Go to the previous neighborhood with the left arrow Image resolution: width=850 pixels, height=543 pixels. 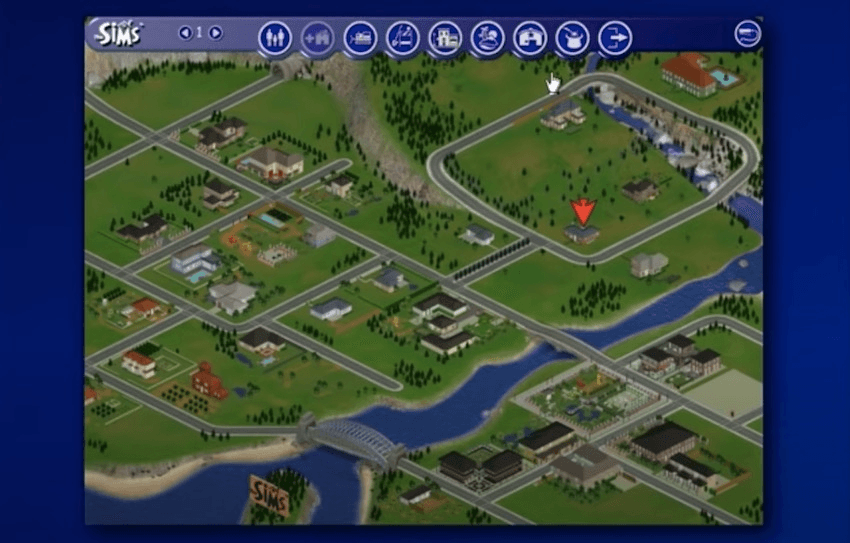pos(184,33)
